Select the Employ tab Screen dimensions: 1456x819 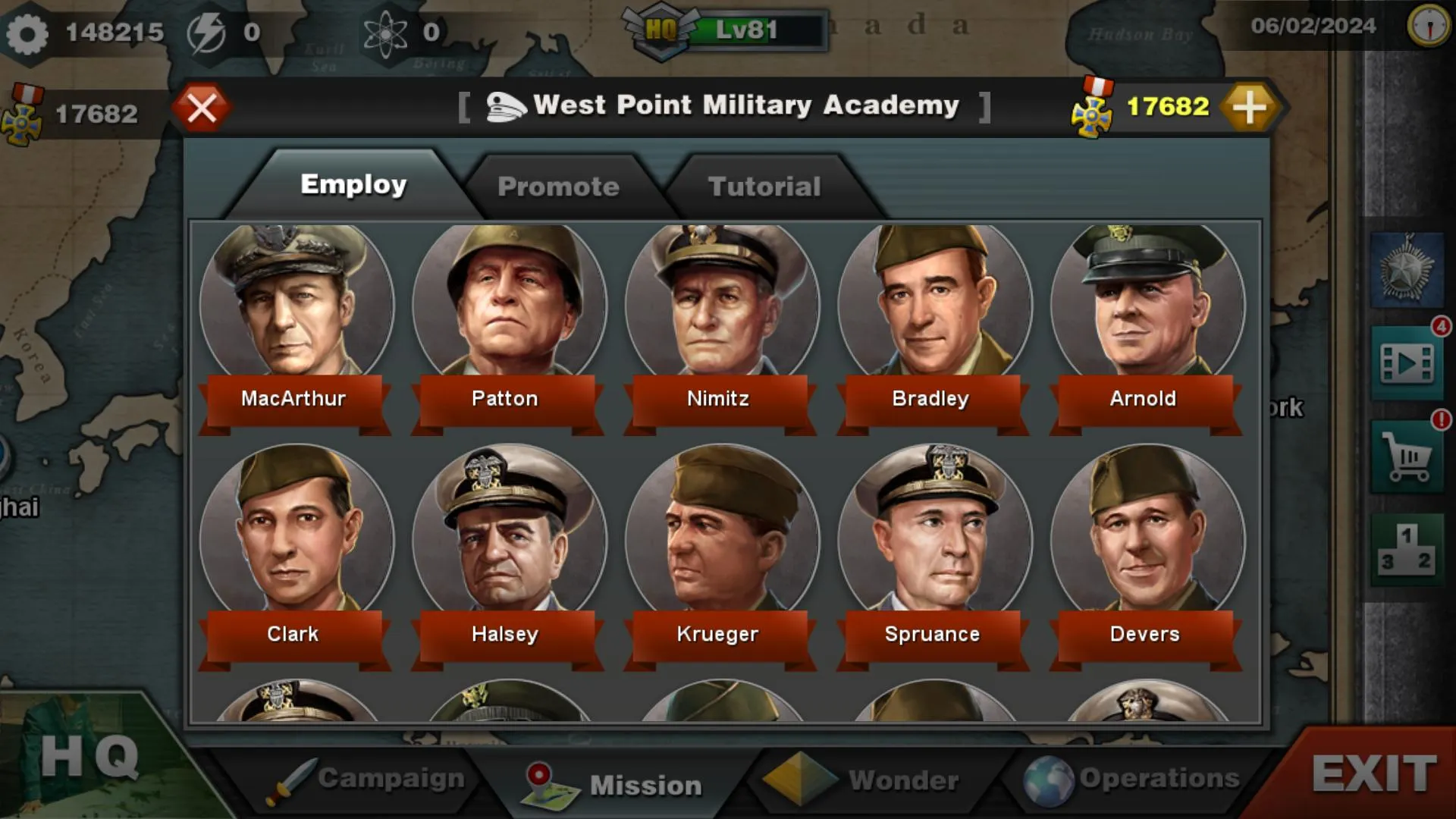click(353, 184)
